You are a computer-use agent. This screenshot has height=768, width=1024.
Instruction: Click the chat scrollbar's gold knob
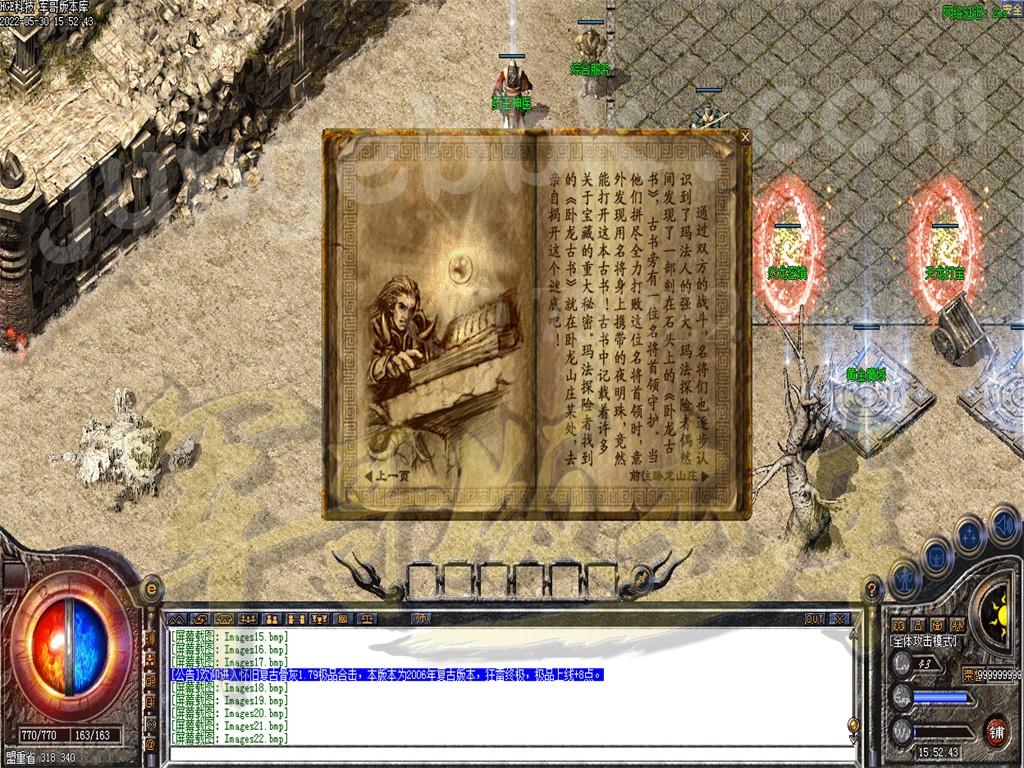point(854,725)
